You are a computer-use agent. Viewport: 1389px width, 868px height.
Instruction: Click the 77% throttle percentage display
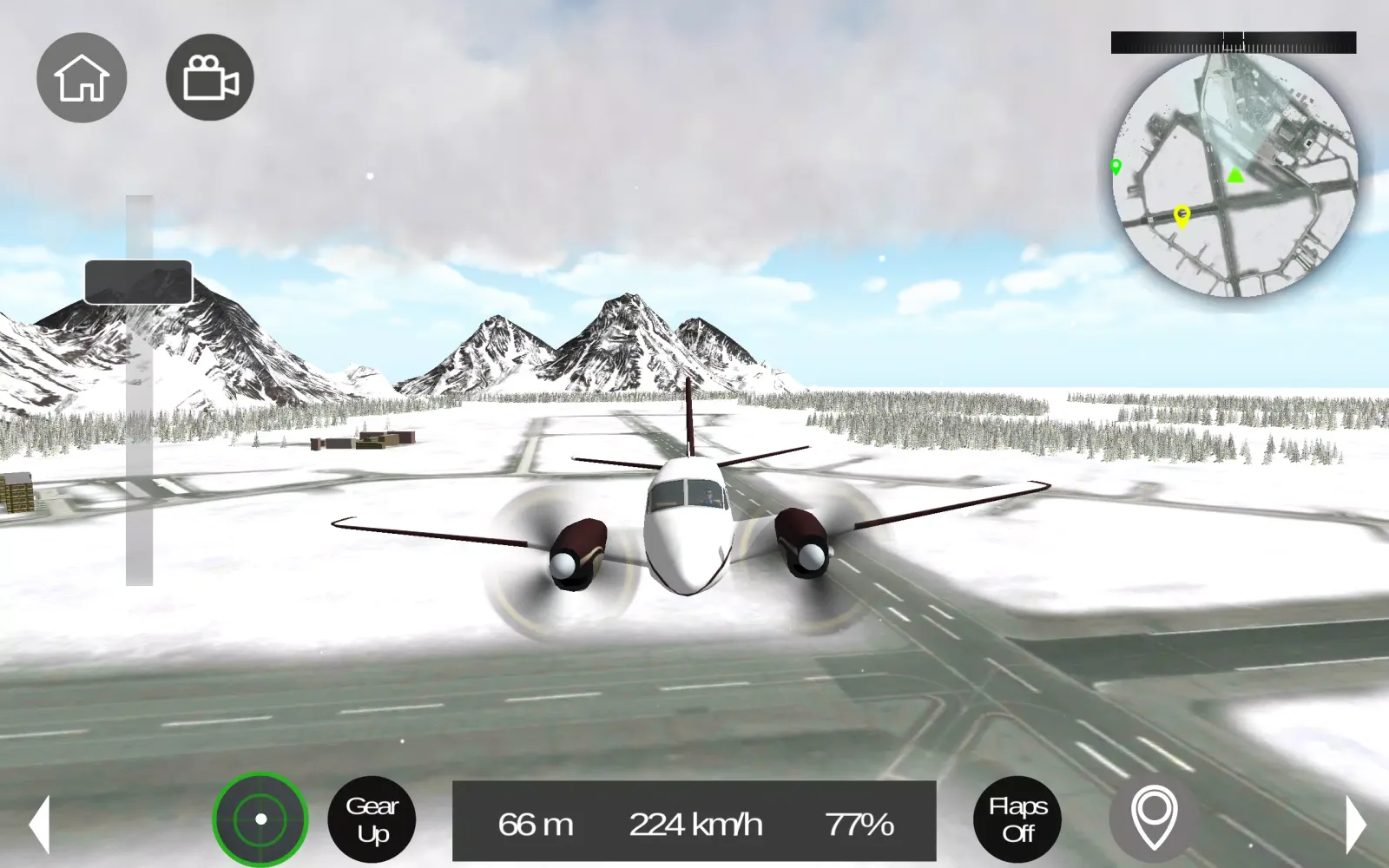click(x=860, y=823)
